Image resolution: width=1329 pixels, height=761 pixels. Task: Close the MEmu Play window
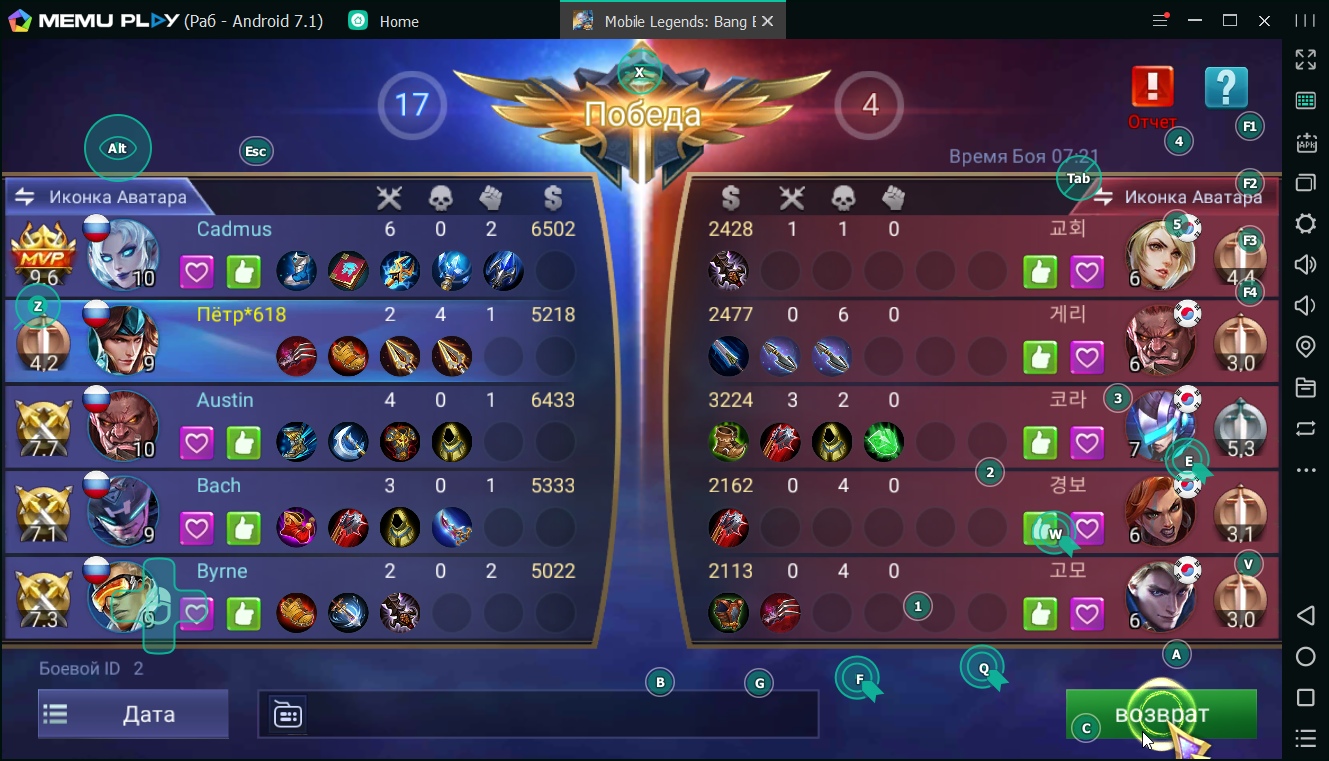click(x=1265, y=21)
